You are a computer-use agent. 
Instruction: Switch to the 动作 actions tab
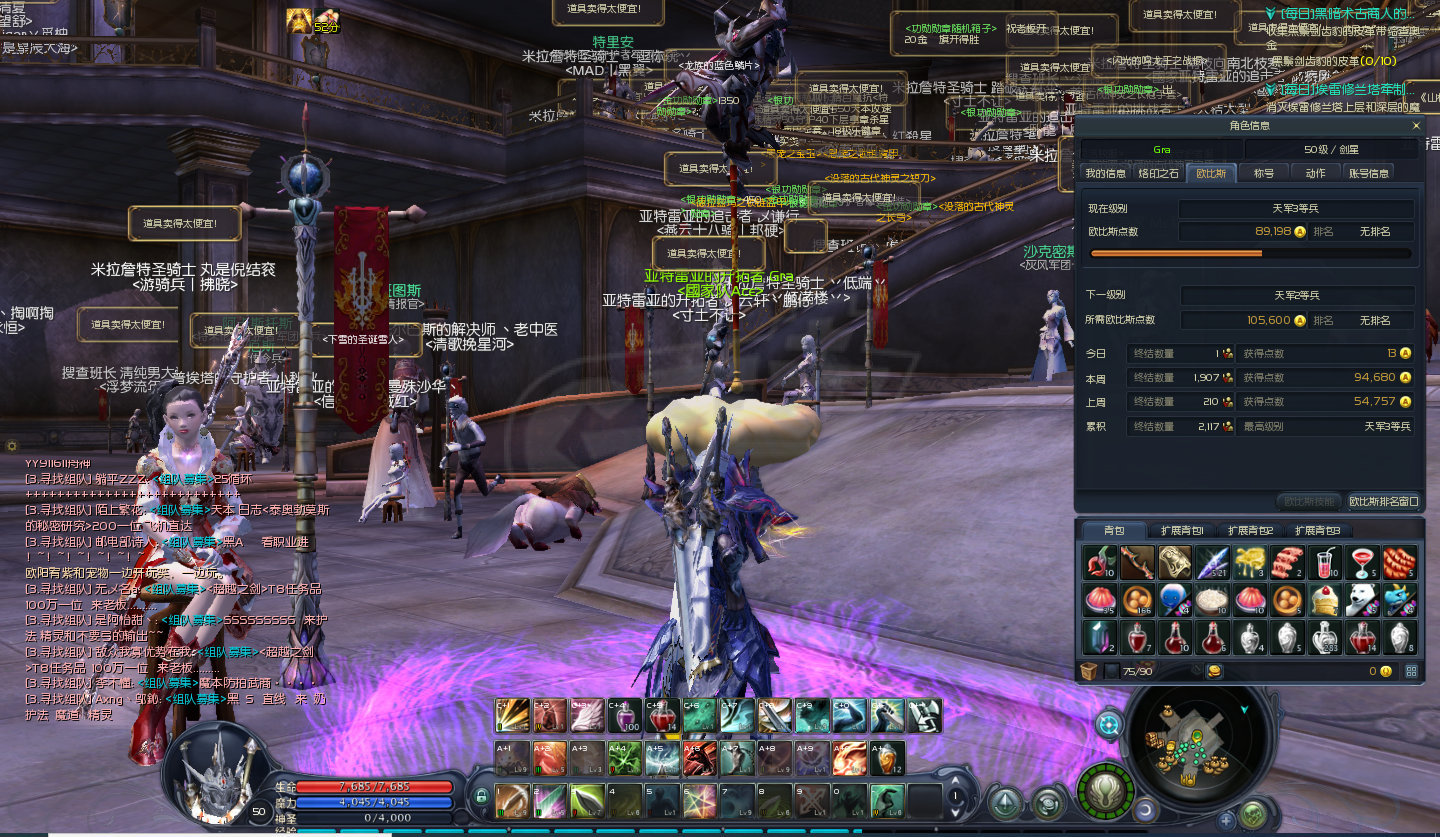(x=1315, y=173)
